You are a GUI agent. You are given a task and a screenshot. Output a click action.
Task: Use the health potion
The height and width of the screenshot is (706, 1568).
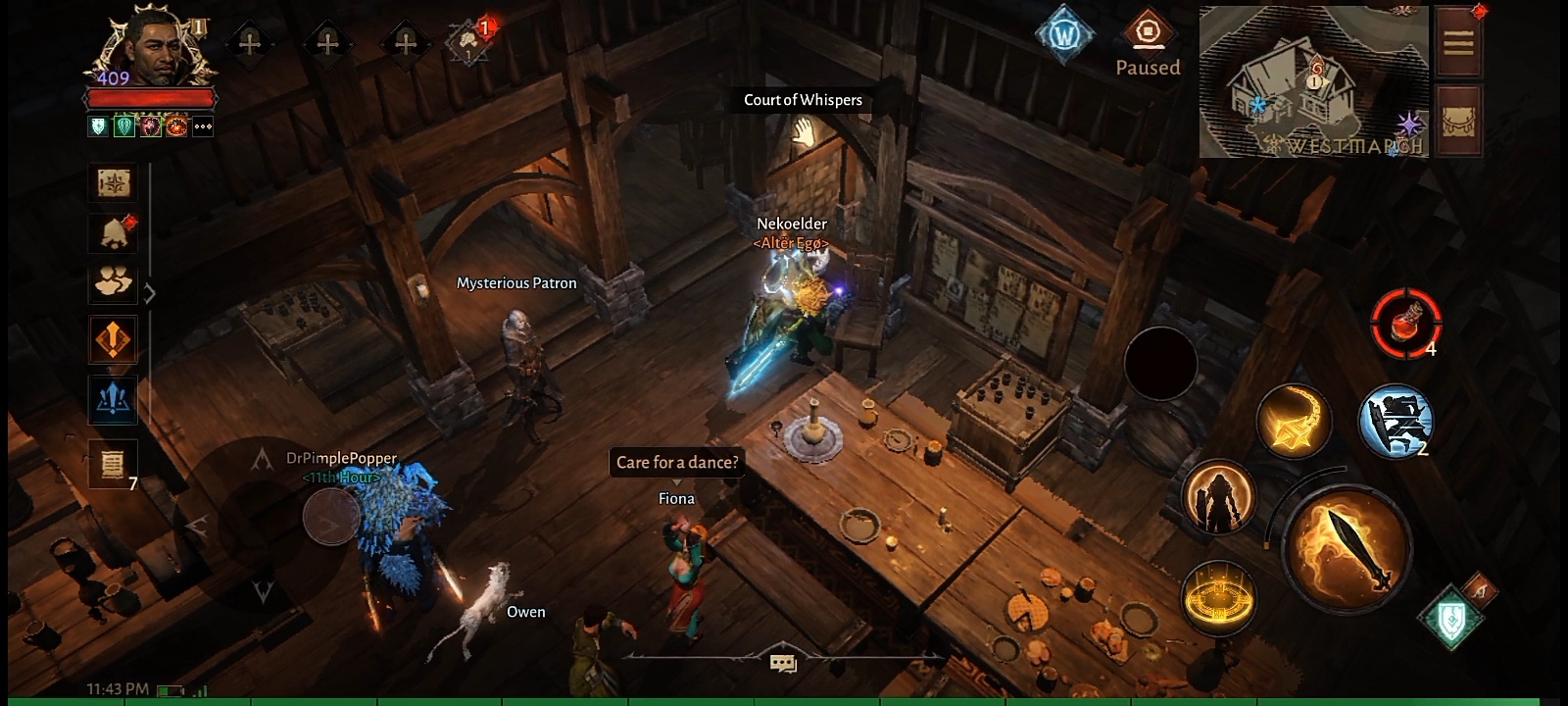pyautogui.click(x=1405, y=323)
